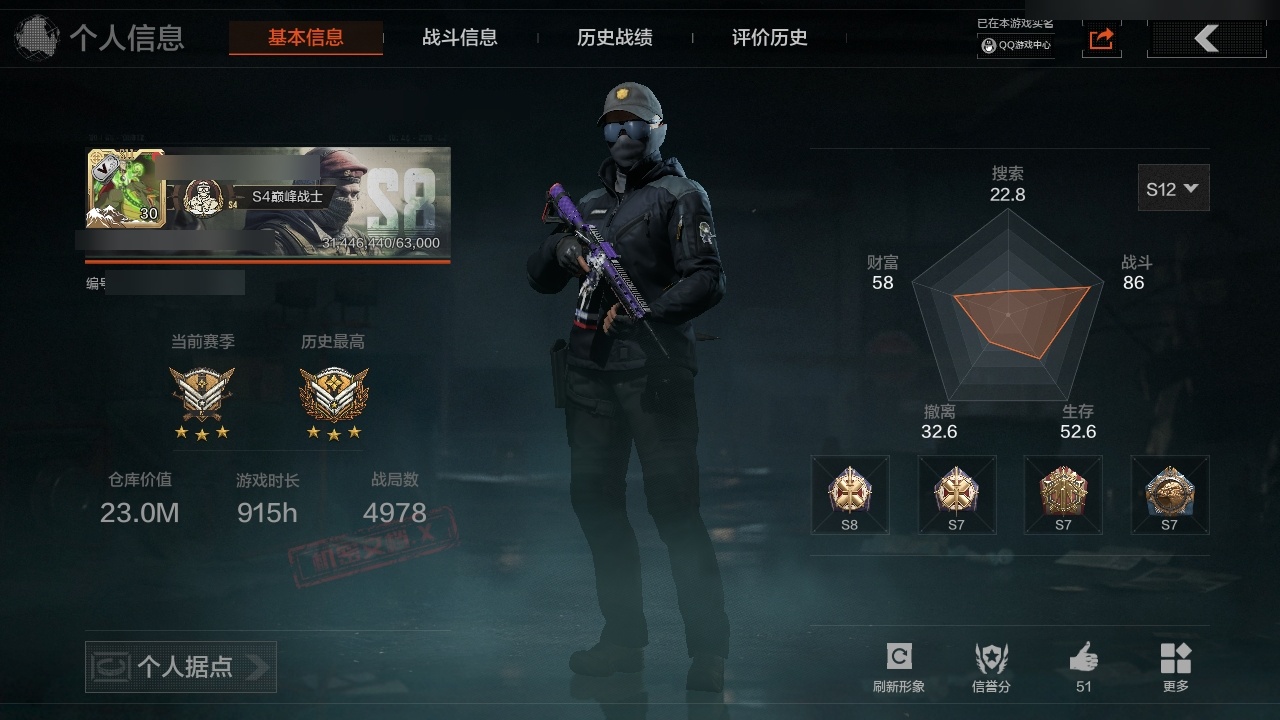This screenshot has width=1280, height=720.
Task: Go back using the arrow button
Action: [1206, 39]
